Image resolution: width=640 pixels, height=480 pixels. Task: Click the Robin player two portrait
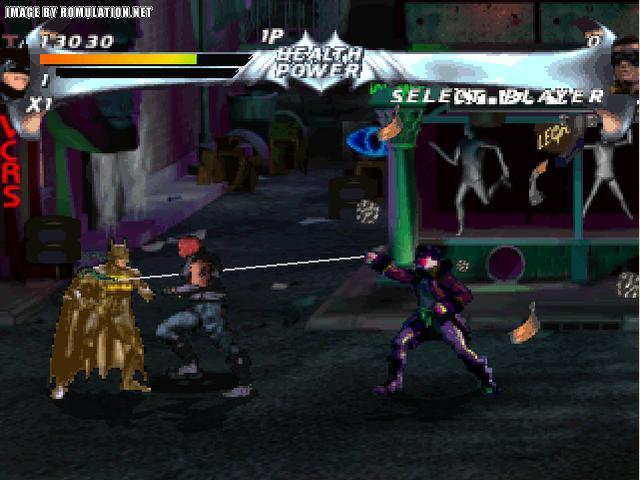[x=624, y=72]
